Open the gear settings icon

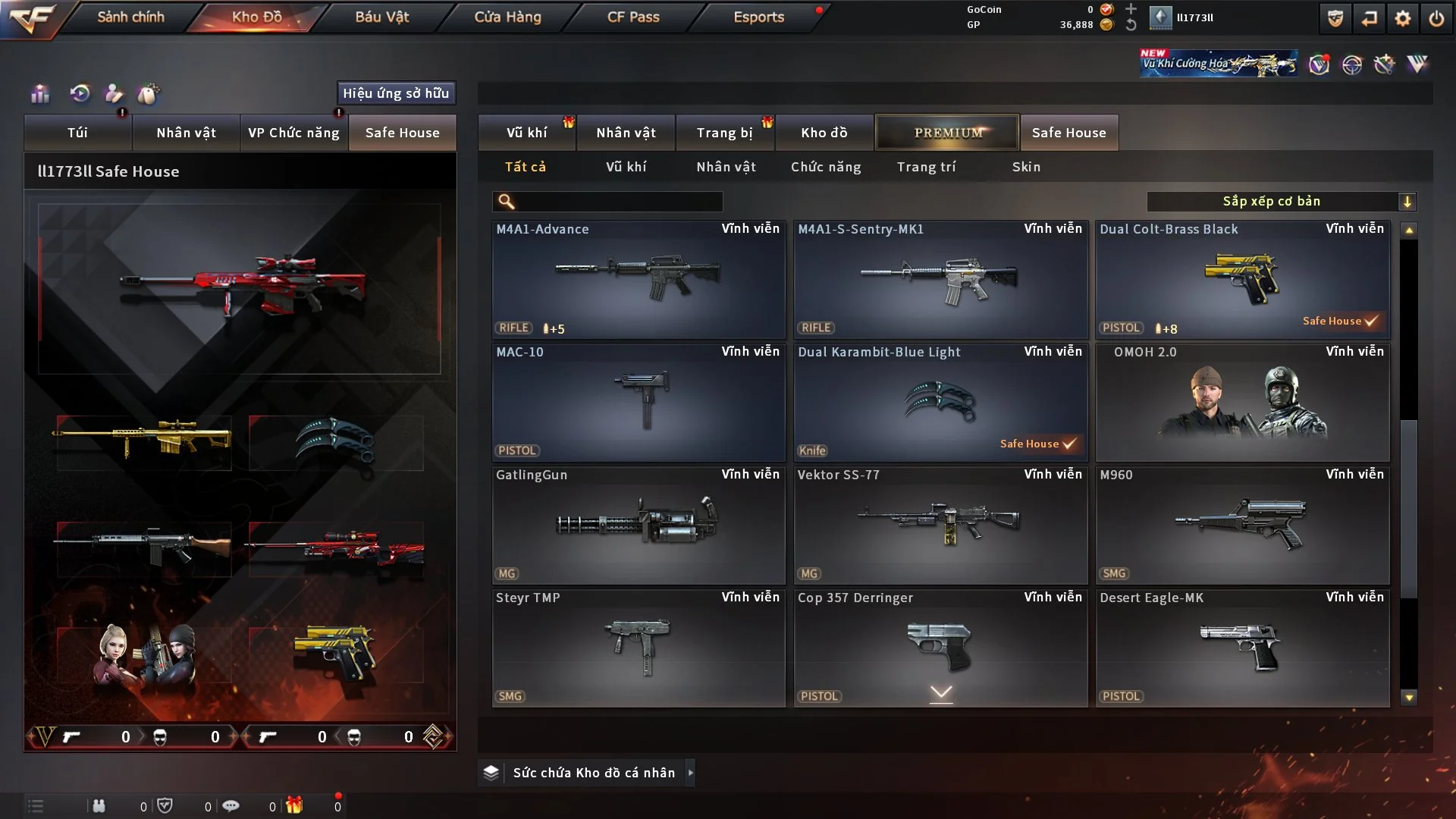pyautogui.click(x=1403, y=18)
